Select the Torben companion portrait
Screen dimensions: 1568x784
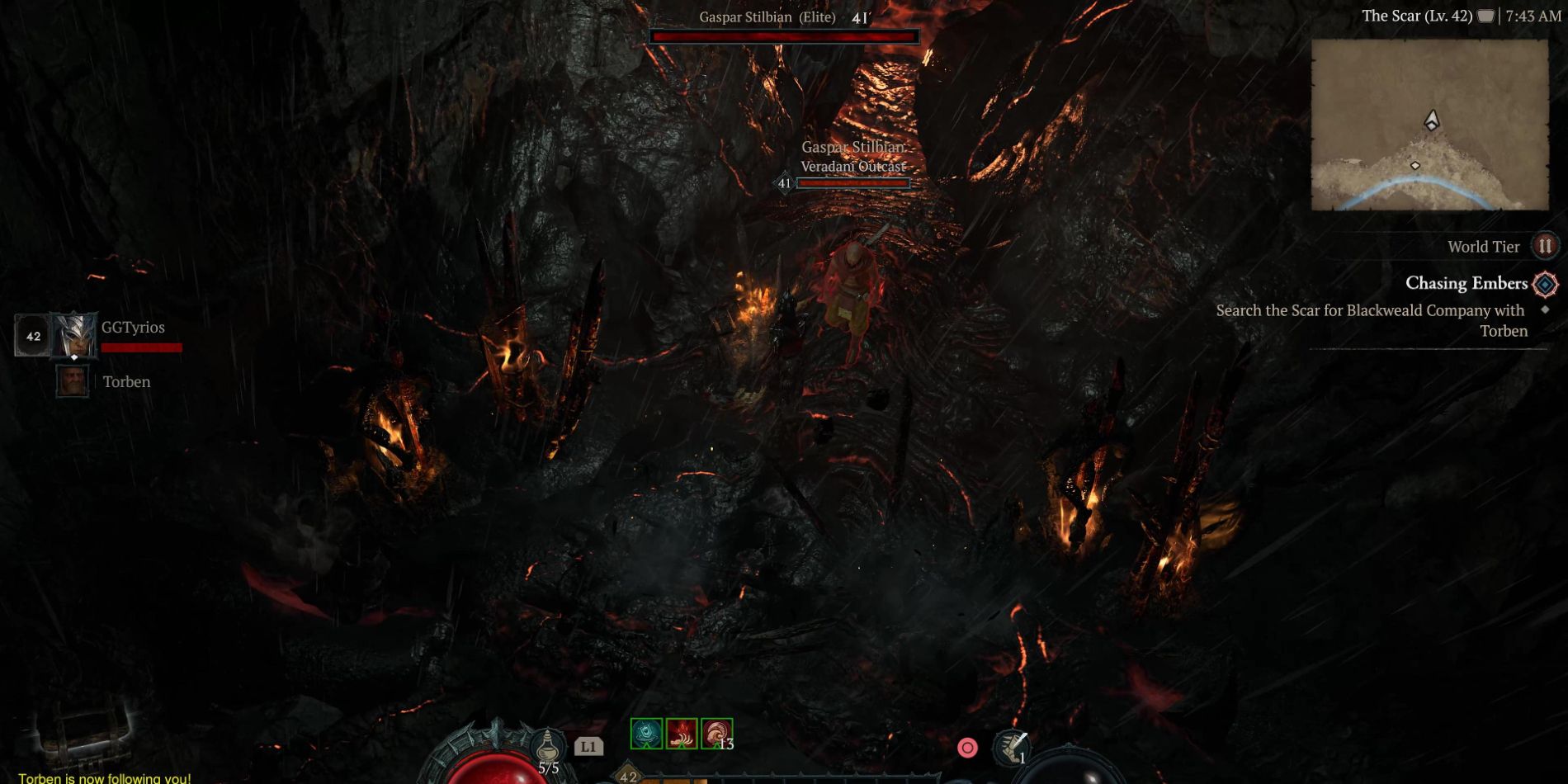73,381
